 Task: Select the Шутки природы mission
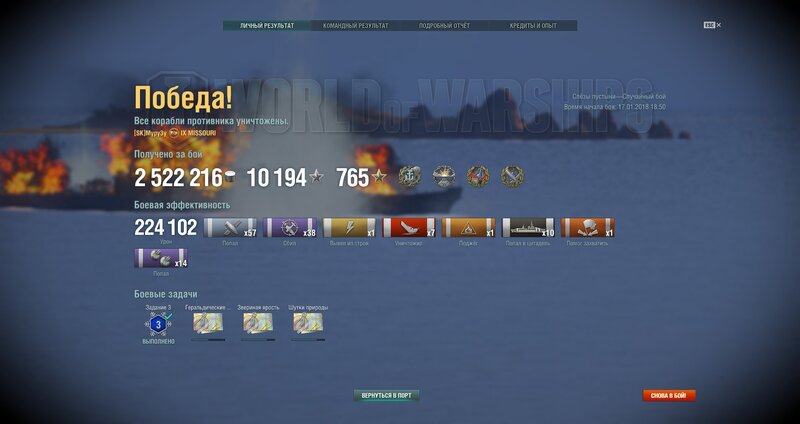point(308,322)
